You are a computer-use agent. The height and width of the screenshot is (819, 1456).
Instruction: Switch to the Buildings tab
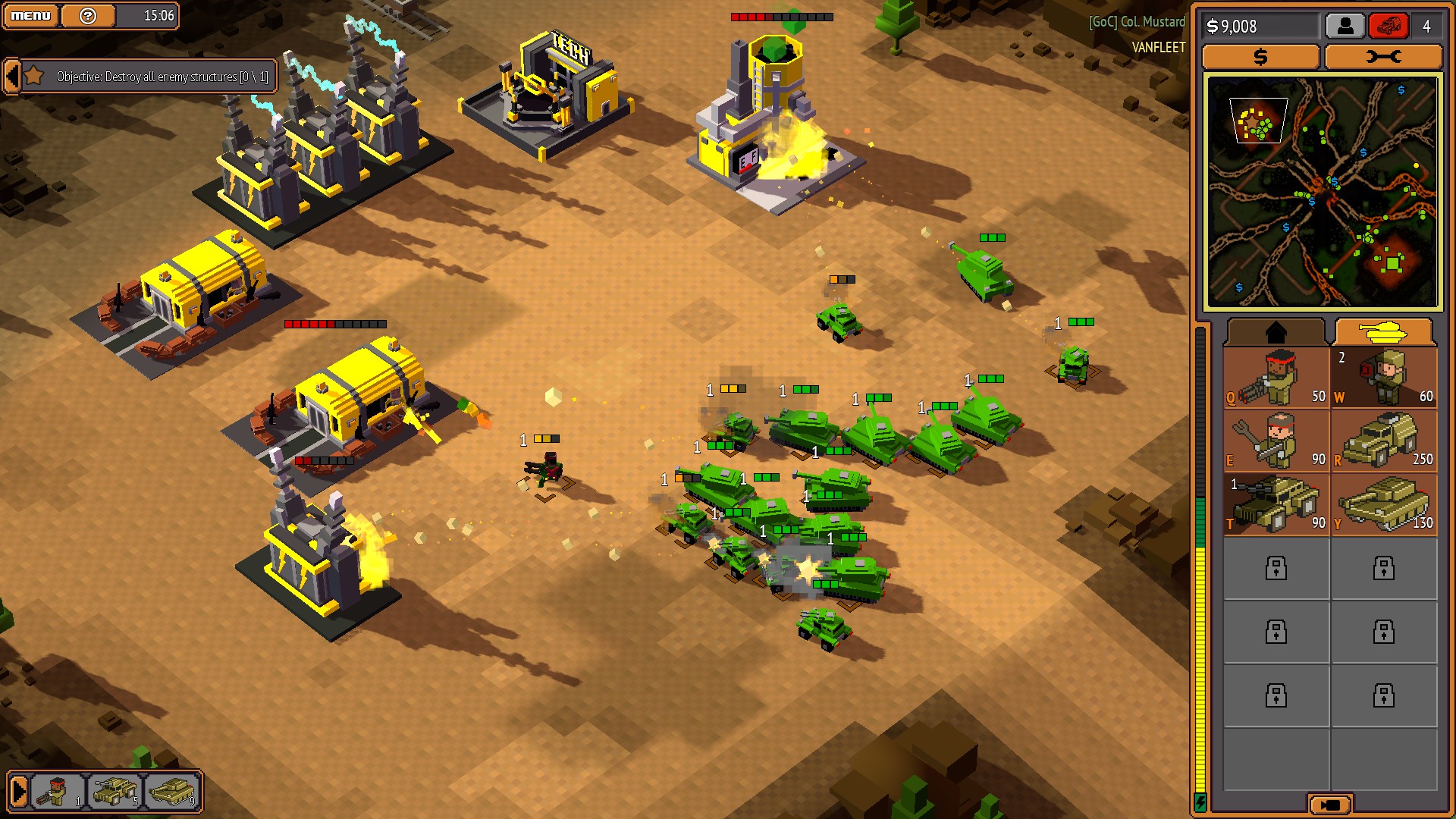[1275, 331]
